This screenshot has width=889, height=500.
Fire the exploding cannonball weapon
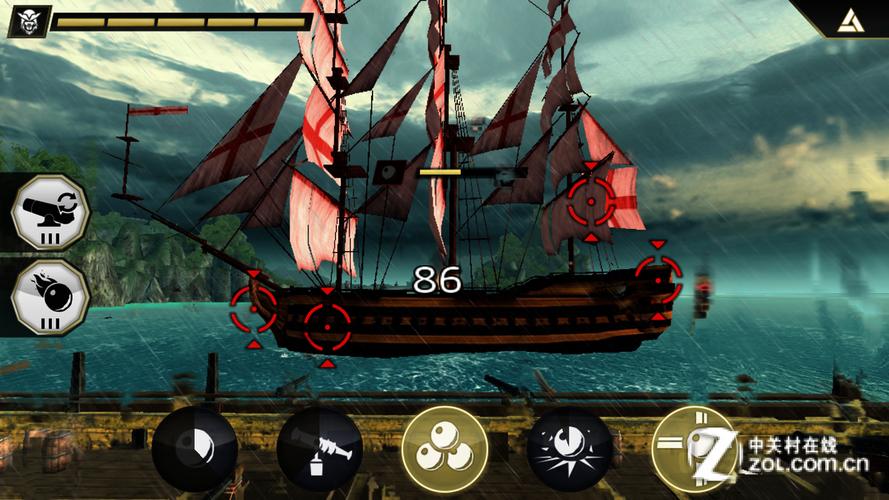569,449
